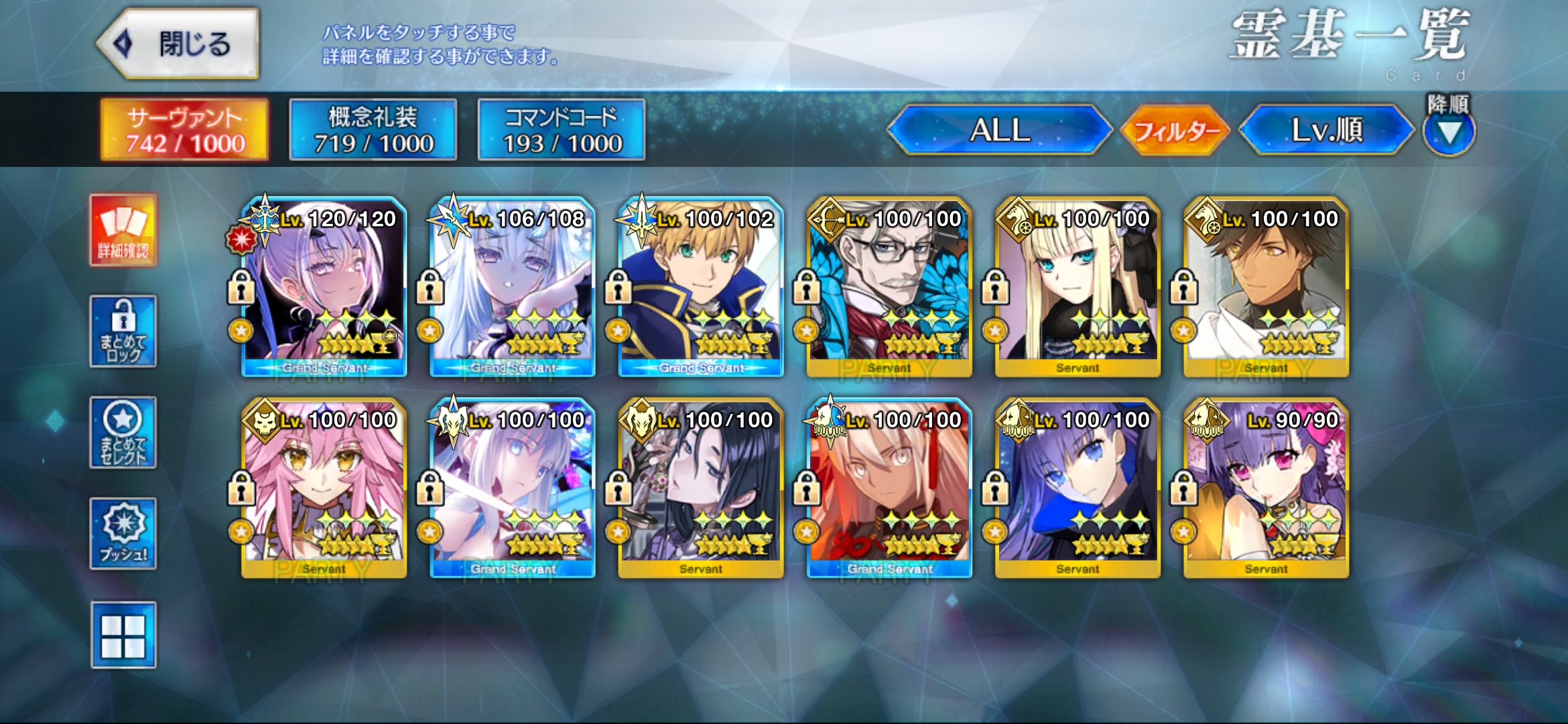Image resolution: width=1568 pixels, height=724 pixels.
Task: Show the コマンドコード tab
Action: pyautogui.click(x=562, y=129)
